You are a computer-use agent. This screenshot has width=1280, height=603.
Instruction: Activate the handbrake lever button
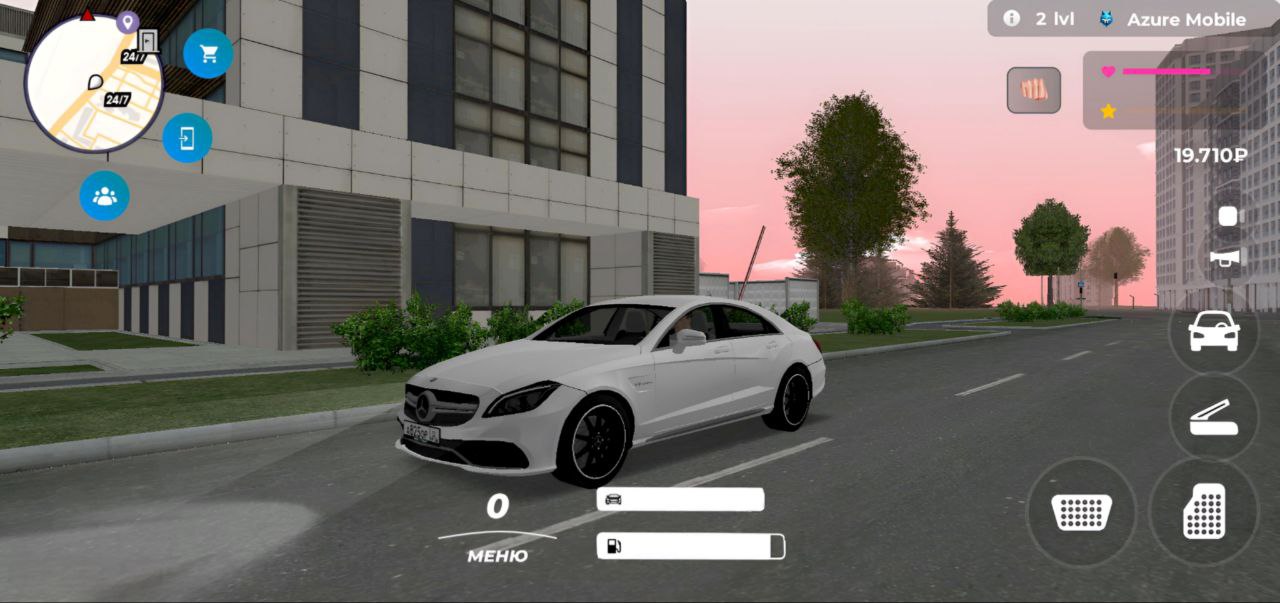pyautogui.click(x=1213, y=416)
